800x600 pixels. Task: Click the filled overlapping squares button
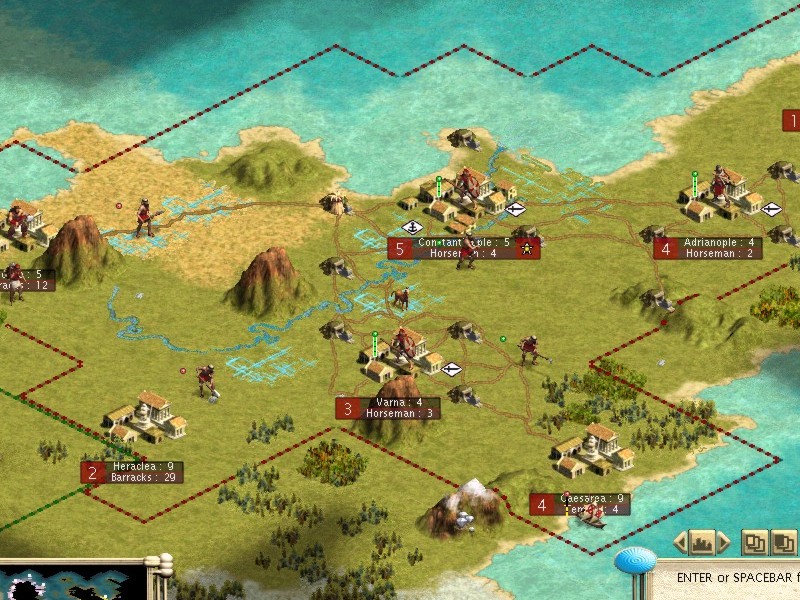(783, 542)
